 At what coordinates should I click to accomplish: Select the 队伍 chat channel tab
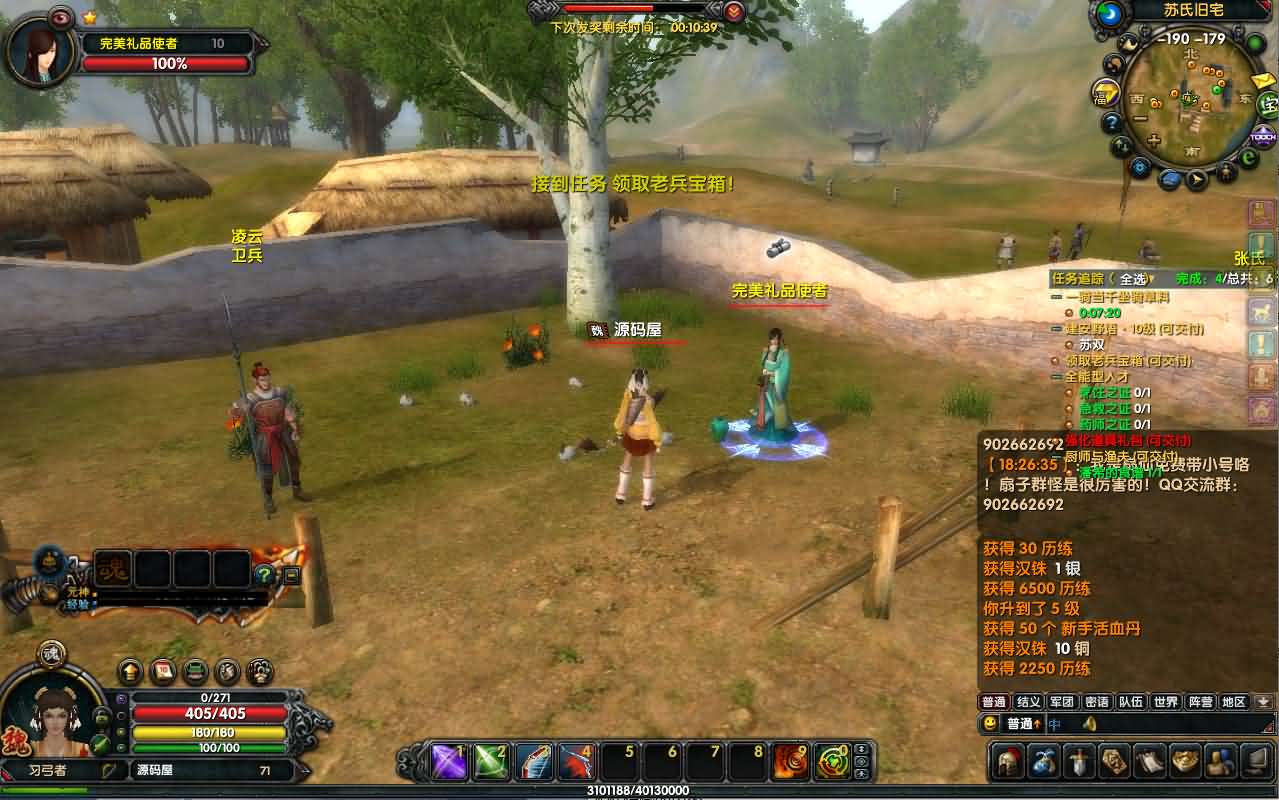click(x=1131, y=702)
